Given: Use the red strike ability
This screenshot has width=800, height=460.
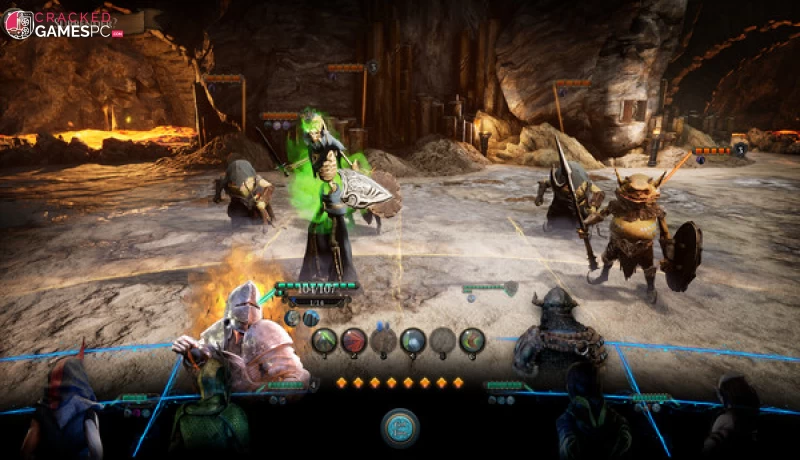Looking at the screenshot, I should point(354,342).
